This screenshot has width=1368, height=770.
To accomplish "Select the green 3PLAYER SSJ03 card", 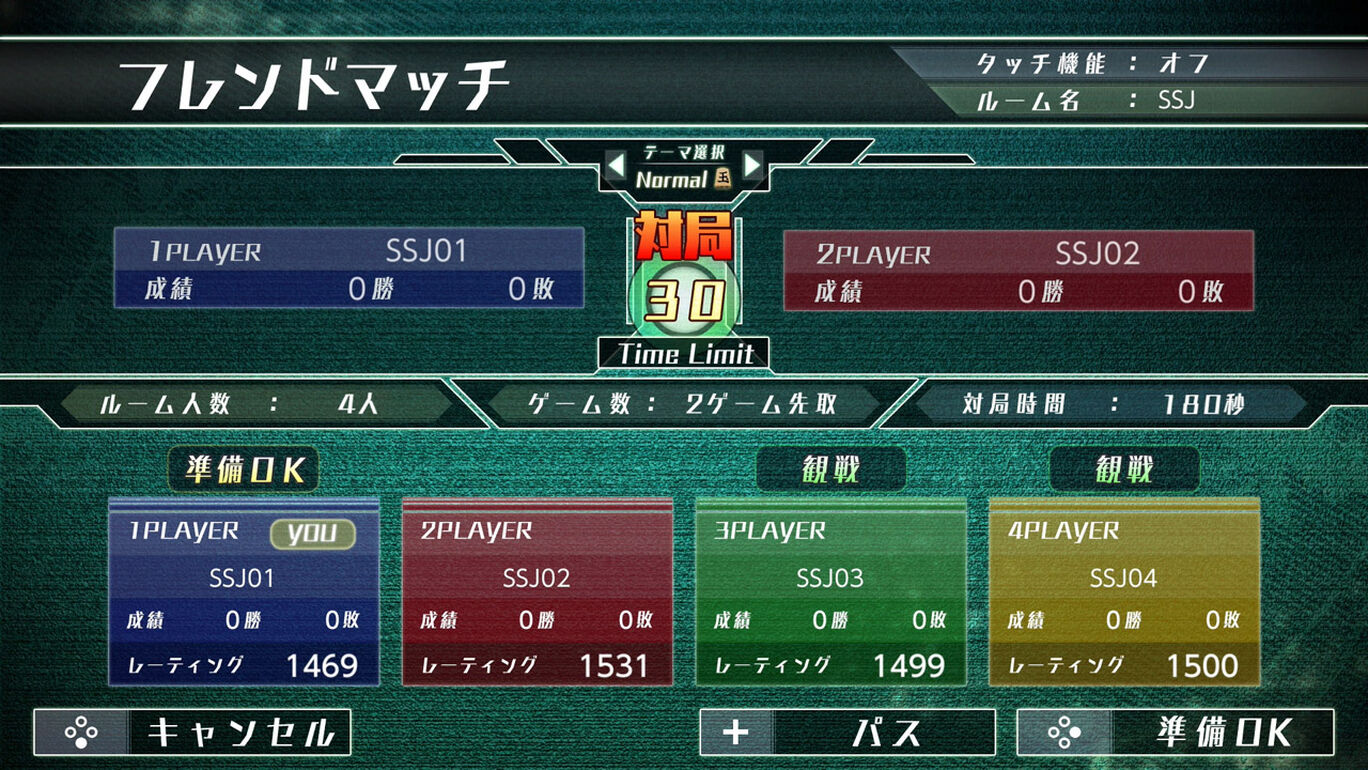I will tap(830, 592).
